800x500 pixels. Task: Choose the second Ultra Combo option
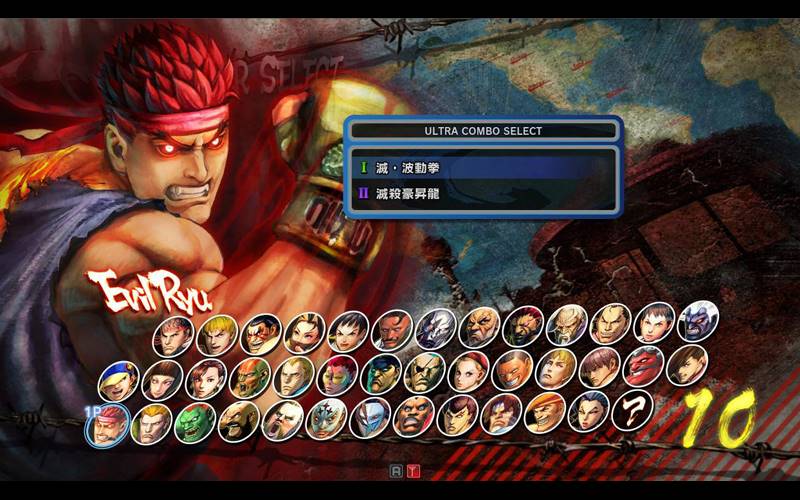[482, 194]
